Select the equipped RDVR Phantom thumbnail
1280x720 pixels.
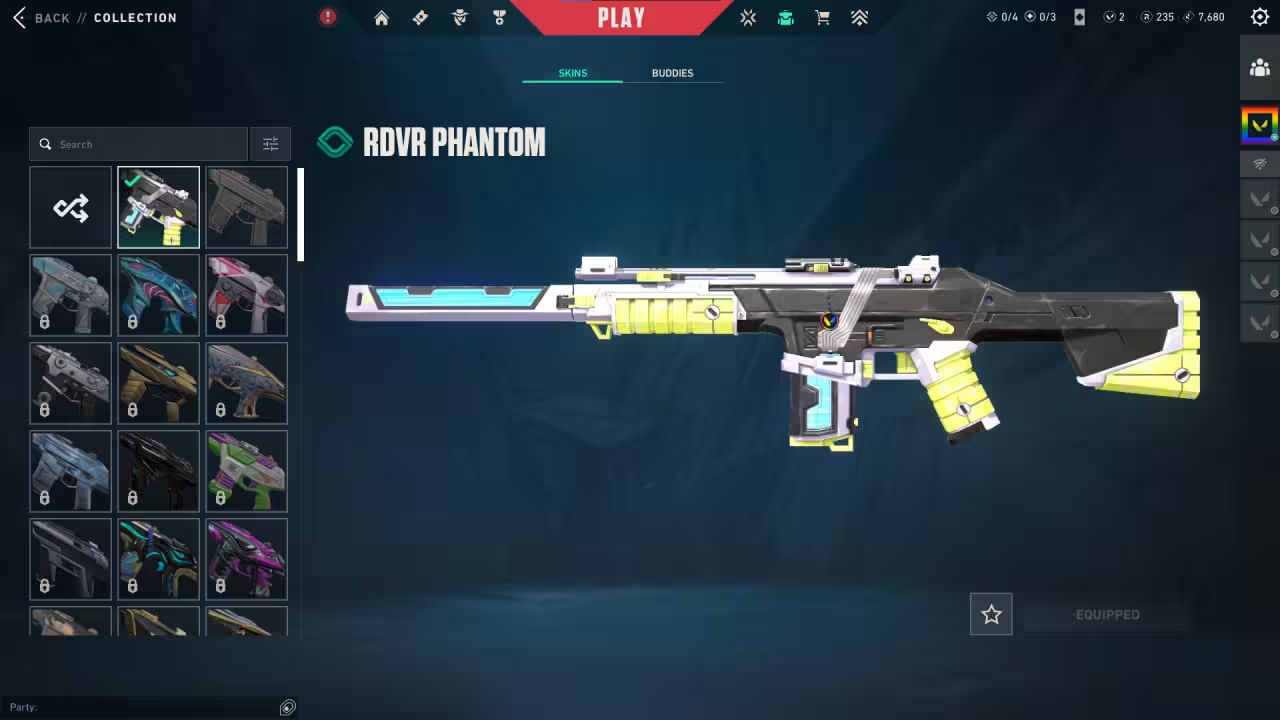point(158,208)
